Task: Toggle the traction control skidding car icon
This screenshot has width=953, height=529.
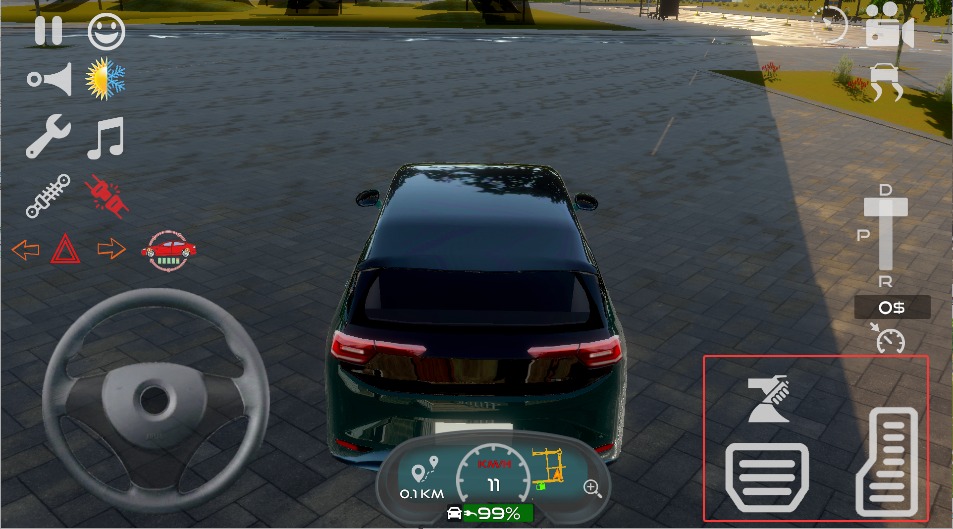Action: 886,82
